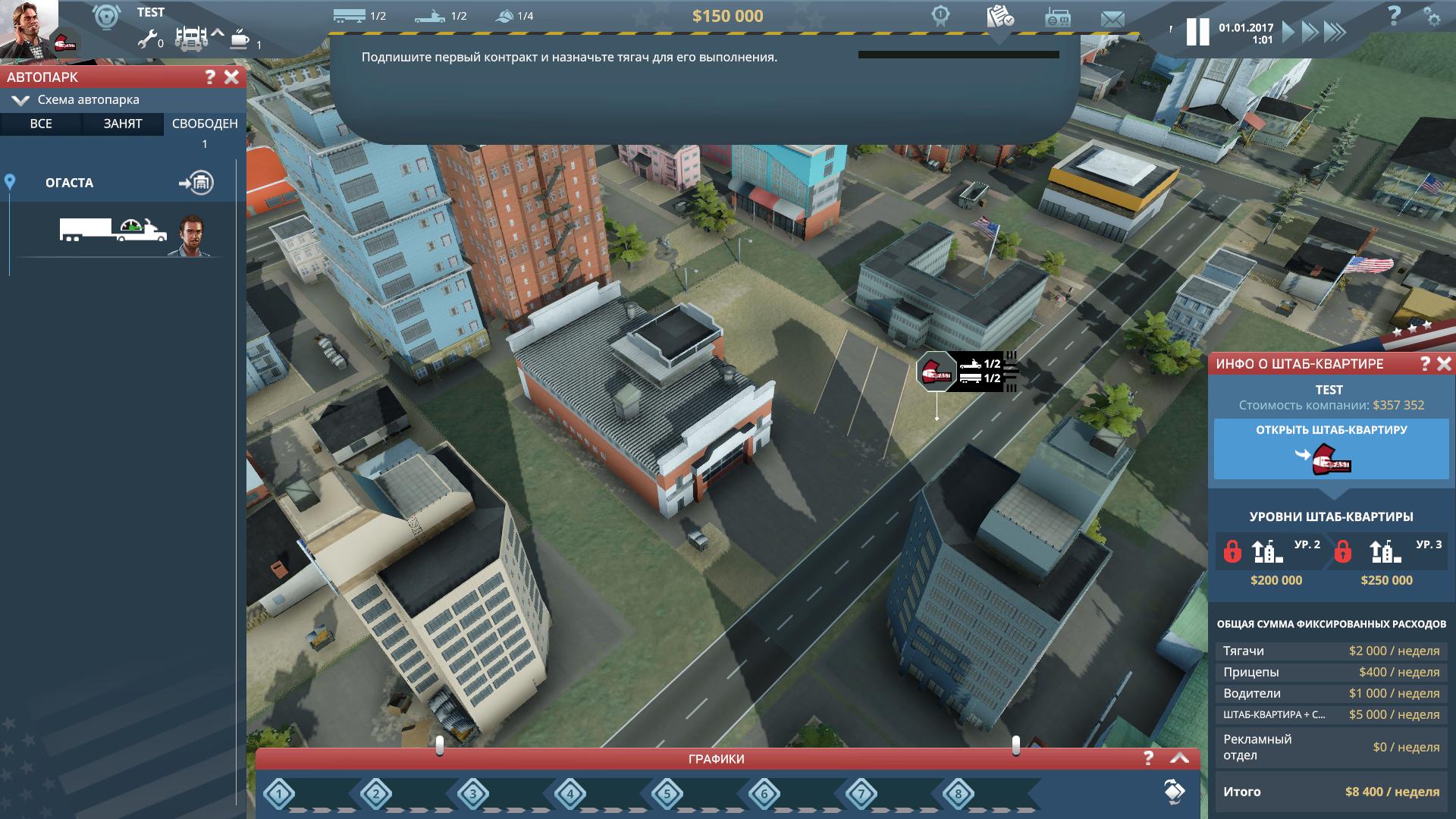Click the headquarters map marker badge
1456x819 pixels.
(935, 372)
